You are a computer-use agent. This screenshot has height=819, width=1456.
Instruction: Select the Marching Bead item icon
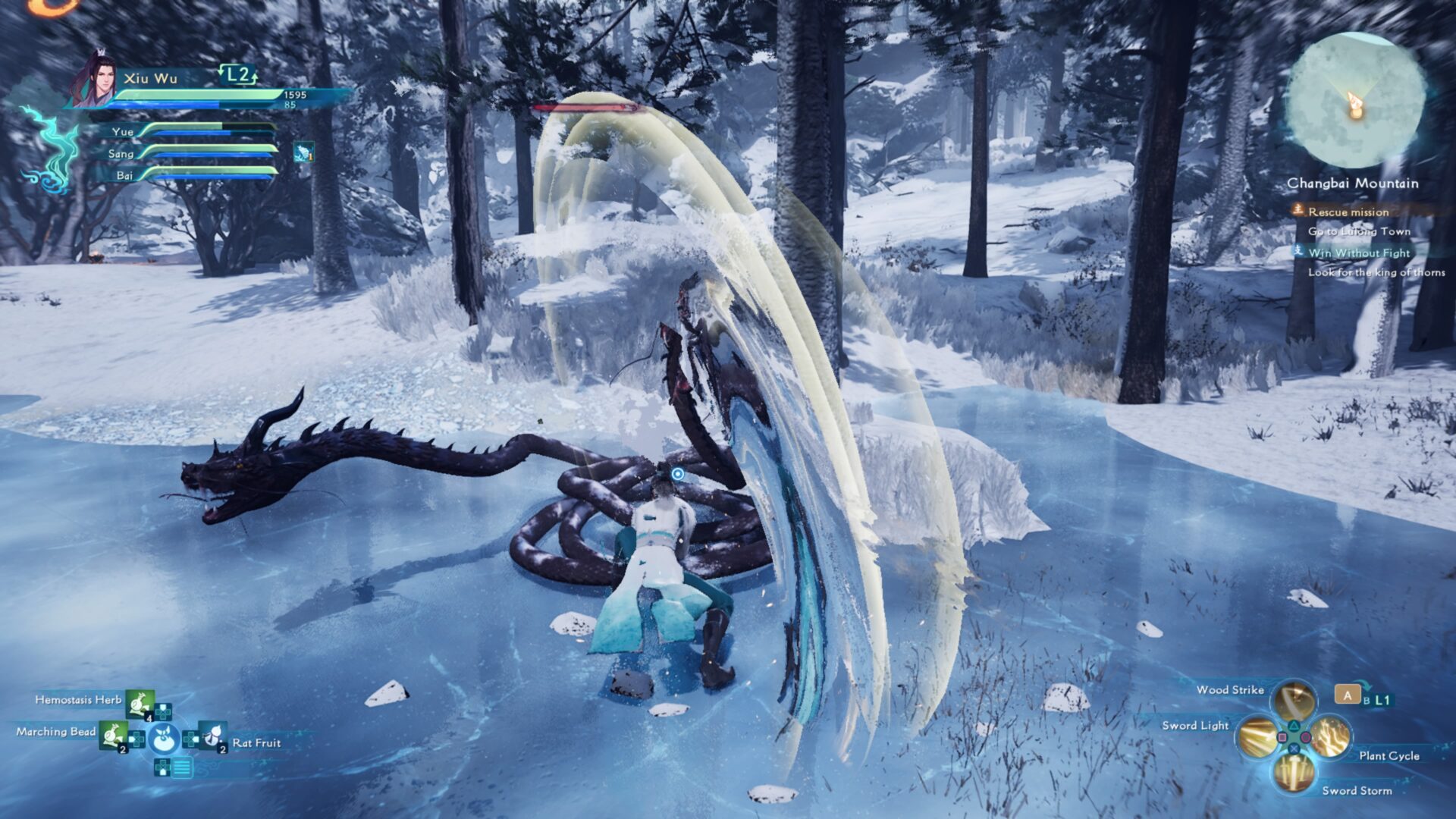(112, 736)
